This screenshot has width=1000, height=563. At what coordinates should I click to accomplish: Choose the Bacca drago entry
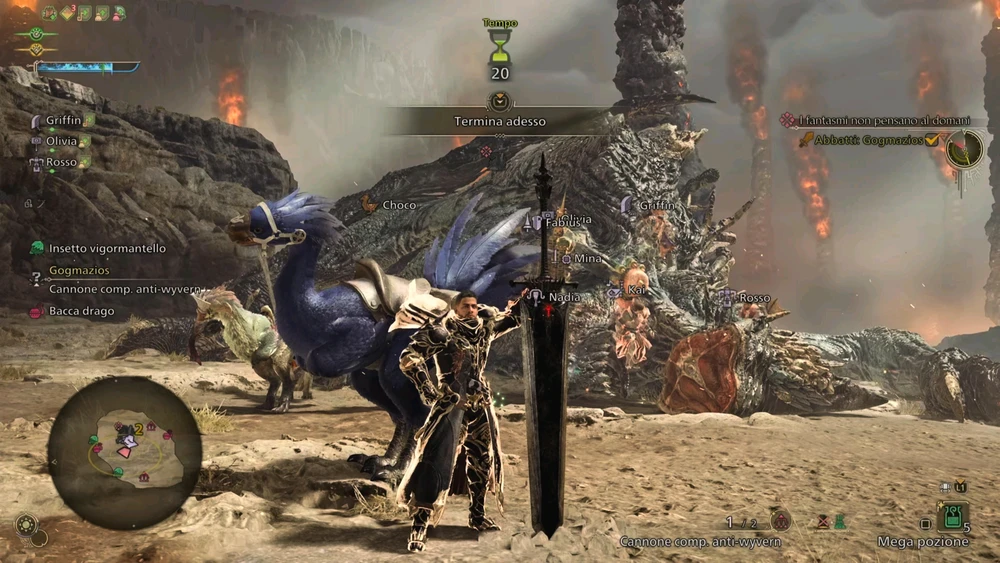click(x=82, y=311)
